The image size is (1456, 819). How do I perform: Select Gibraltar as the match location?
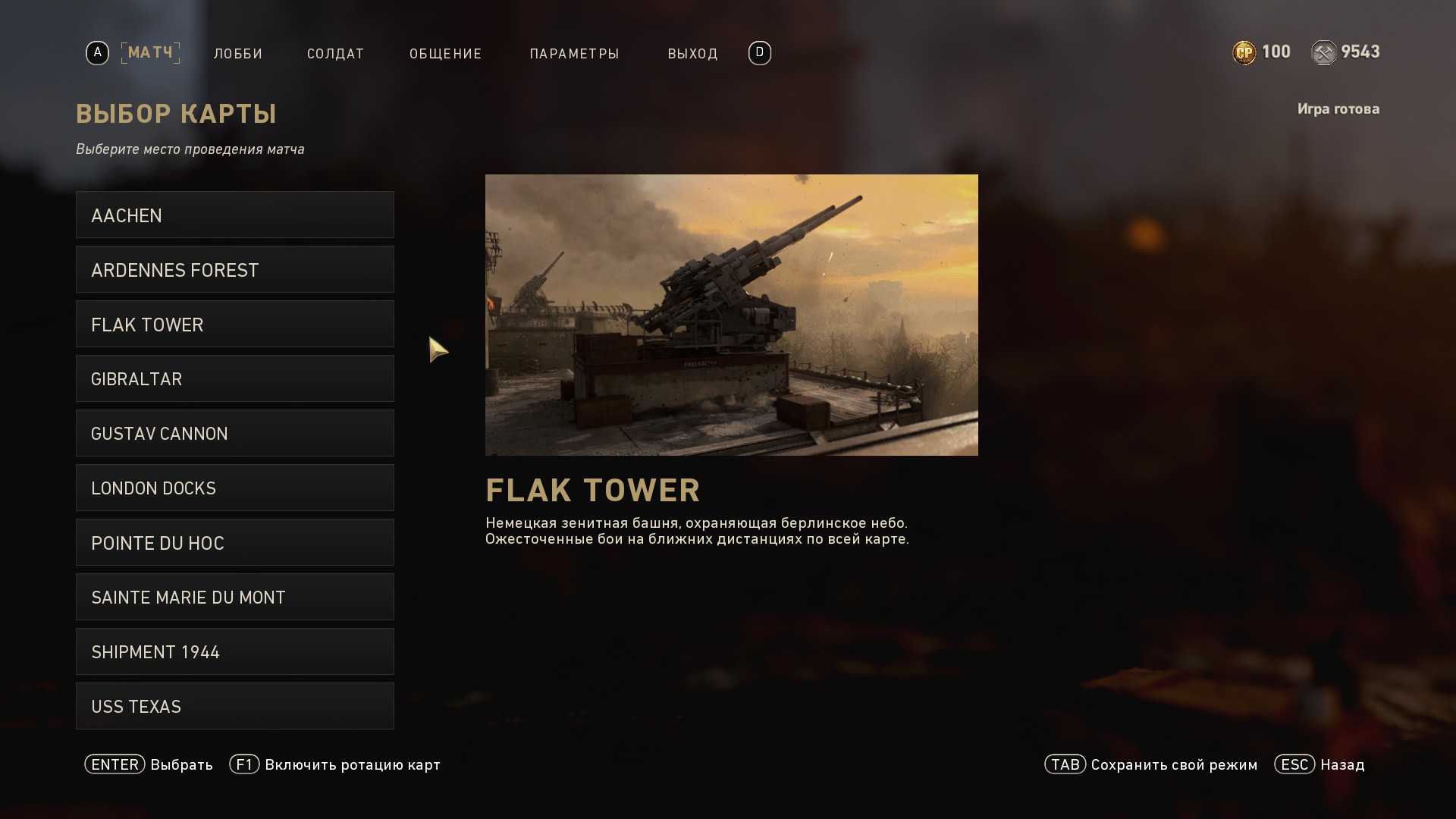click(x=234, y=379)
